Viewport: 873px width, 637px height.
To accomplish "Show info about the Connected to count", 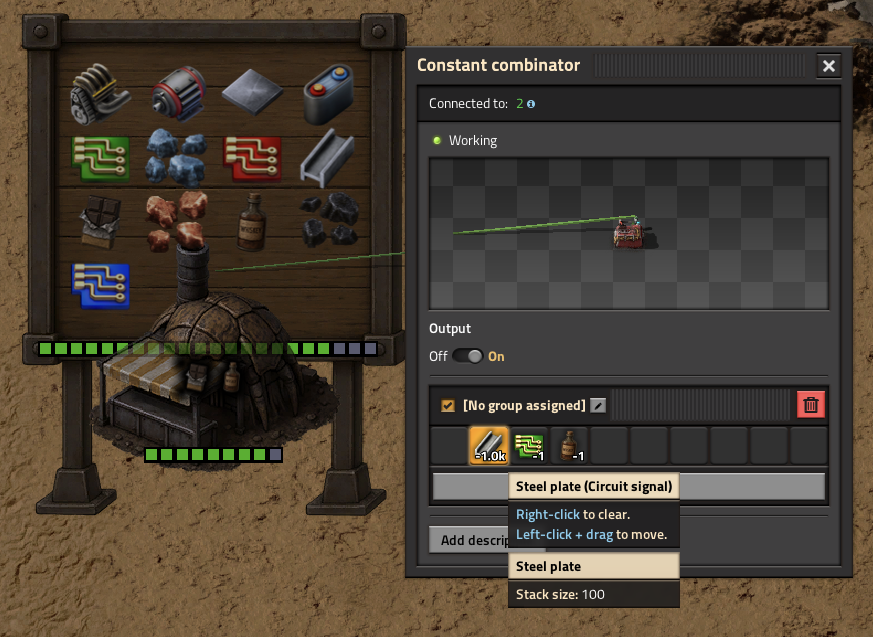I will 531,104.
